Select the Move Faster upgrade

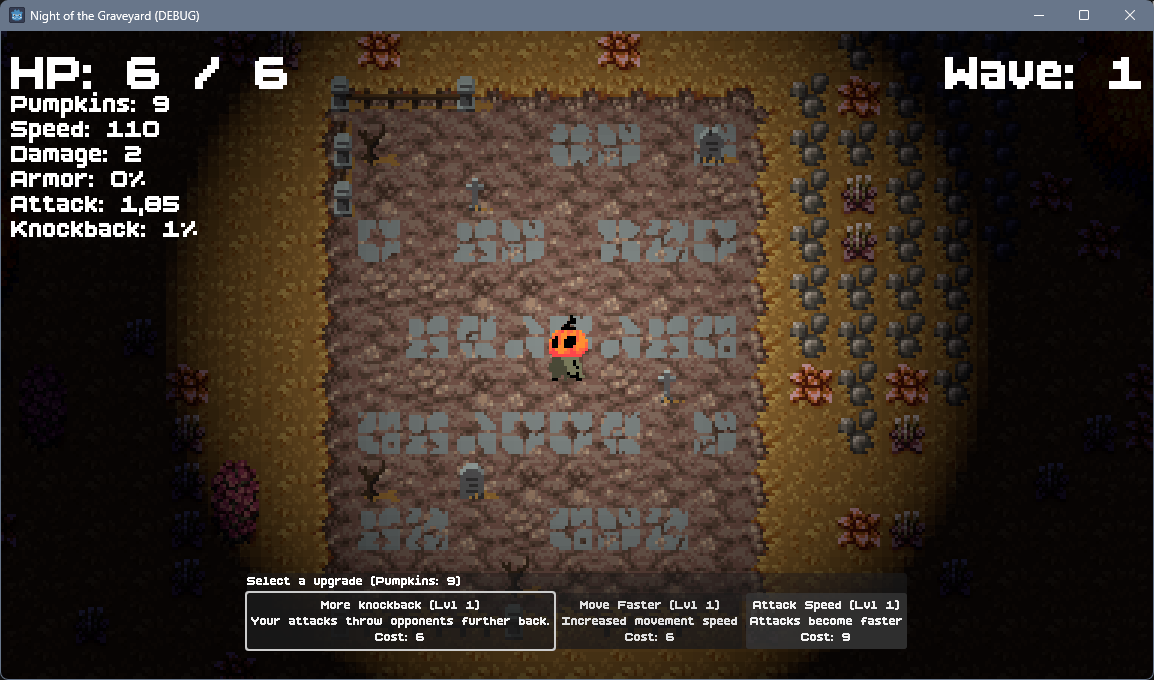(649, 621)
